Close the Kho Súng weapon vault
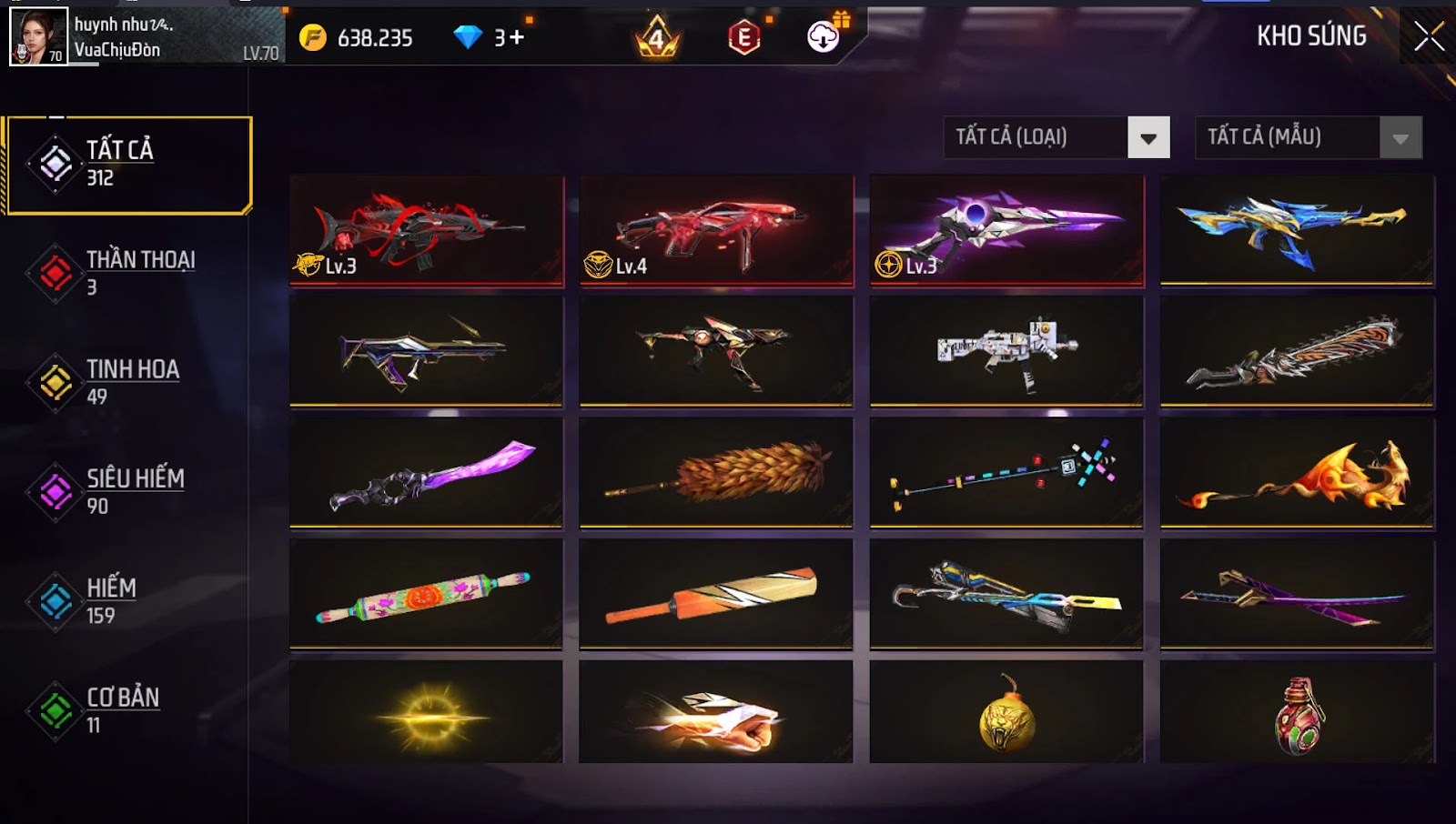This screenshot has width=1456, height=824. pos(1429,36)
